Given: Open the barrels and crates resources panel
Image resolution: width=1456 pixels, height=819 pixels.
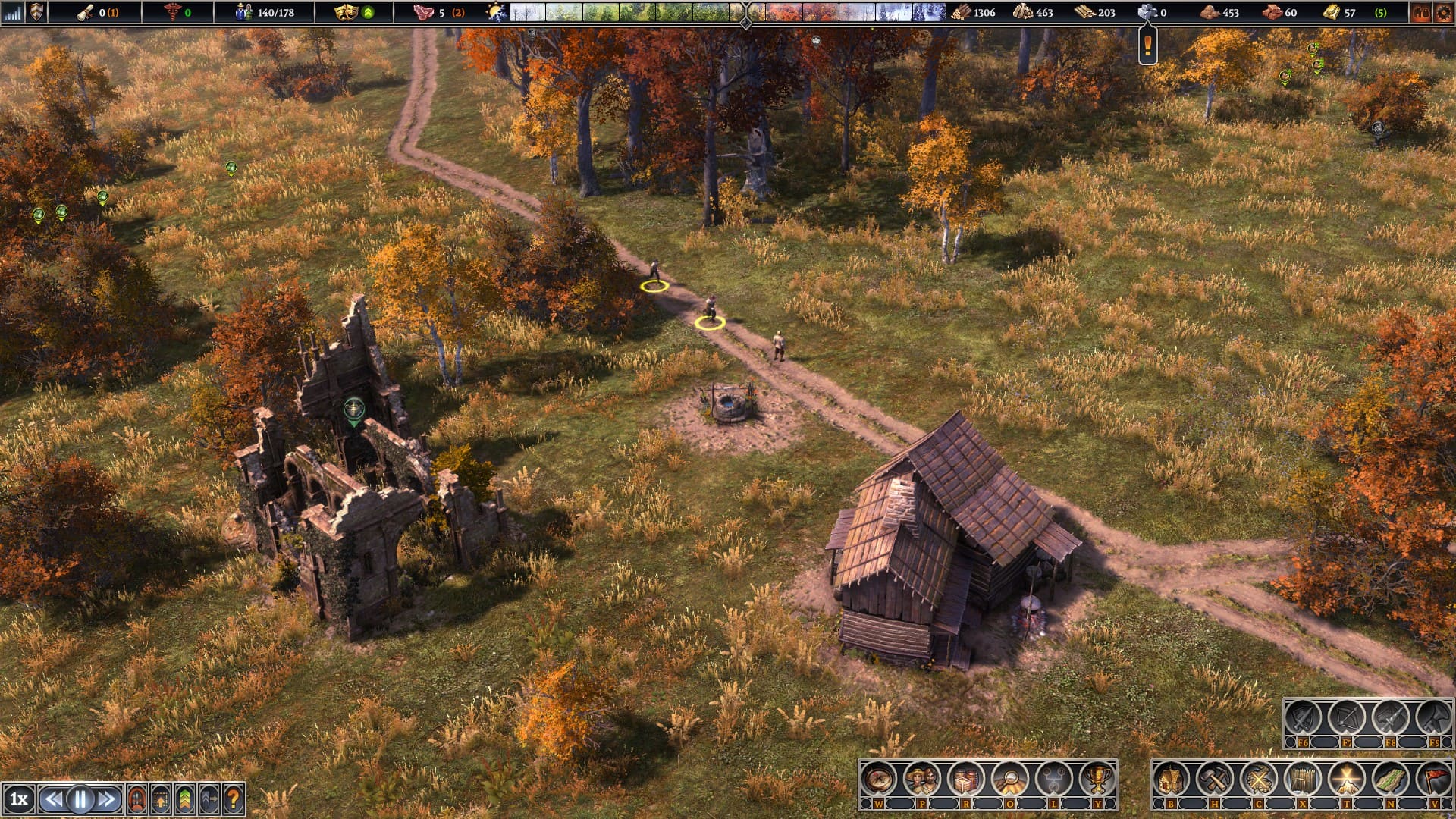Looking at the screenshot, I should coord(966,778).
